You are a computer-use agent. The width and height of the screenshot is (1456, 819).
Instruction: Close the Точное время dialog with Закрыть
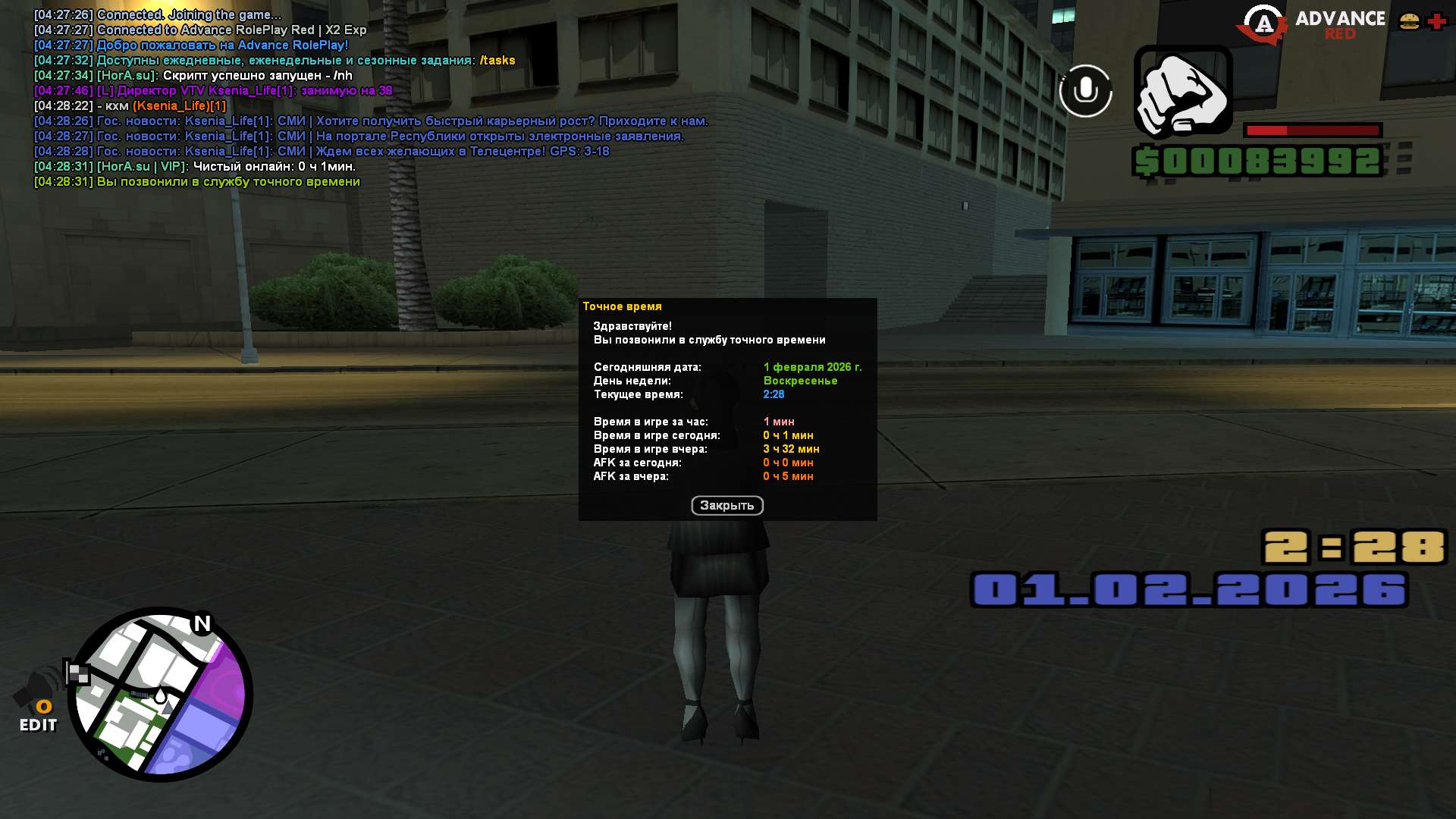[726, 506]
